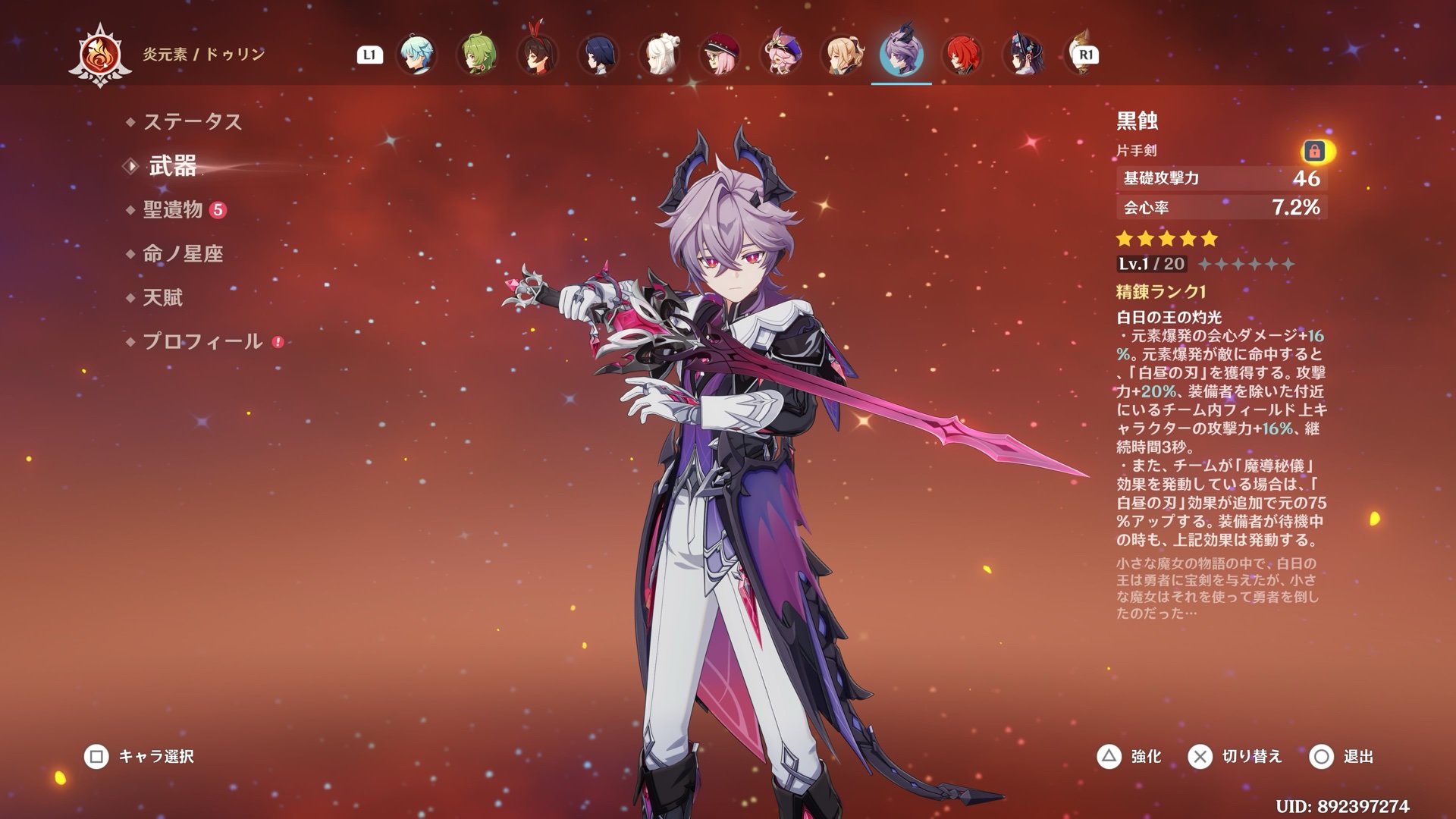Switch to the green-haired character portrait
This screenshot has height=819, width=1456.
click(x=477, y=54)
